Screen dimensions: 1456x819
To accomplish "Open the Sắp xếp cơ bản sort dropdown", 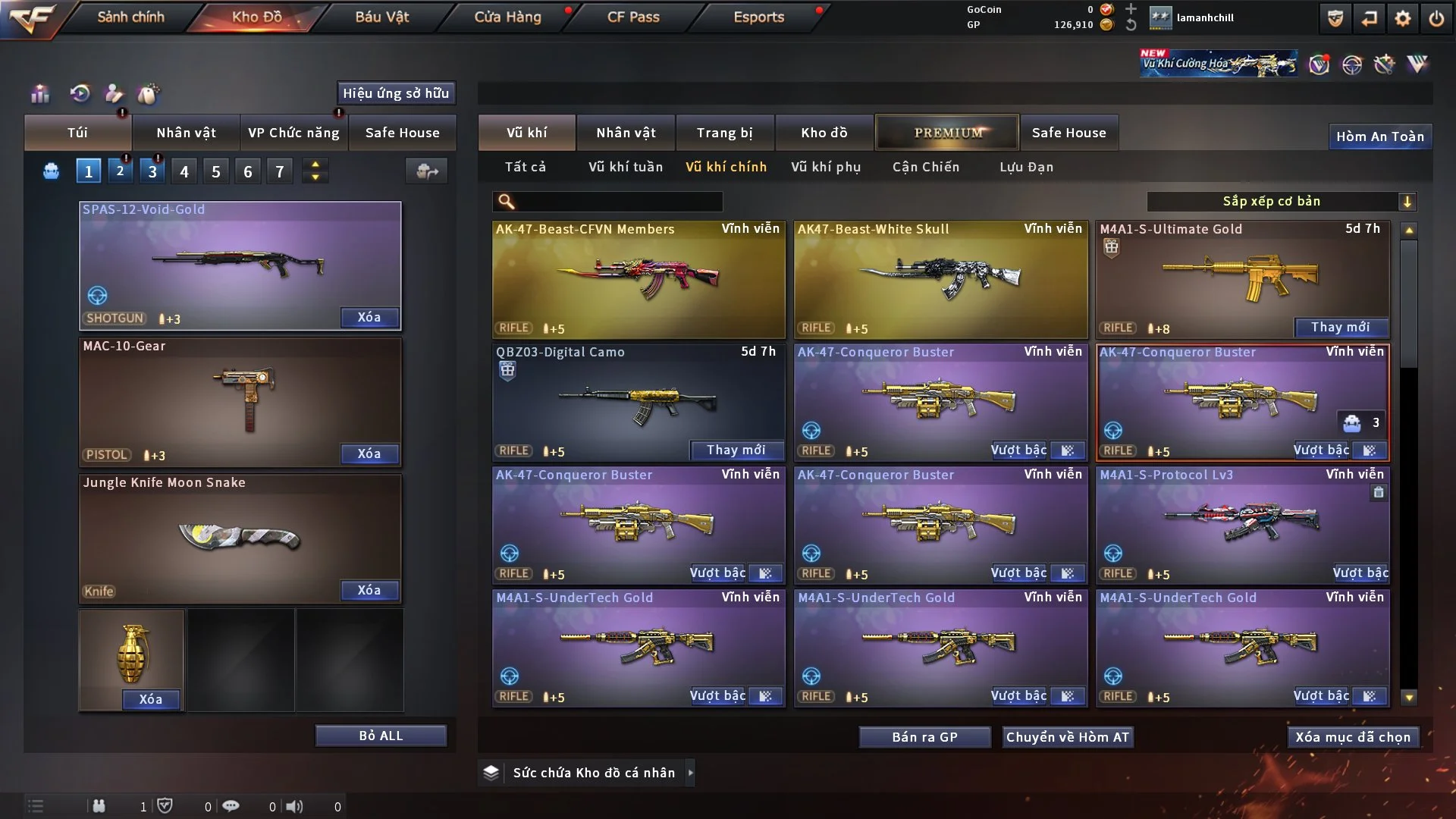I will (x=1281, y=201).
